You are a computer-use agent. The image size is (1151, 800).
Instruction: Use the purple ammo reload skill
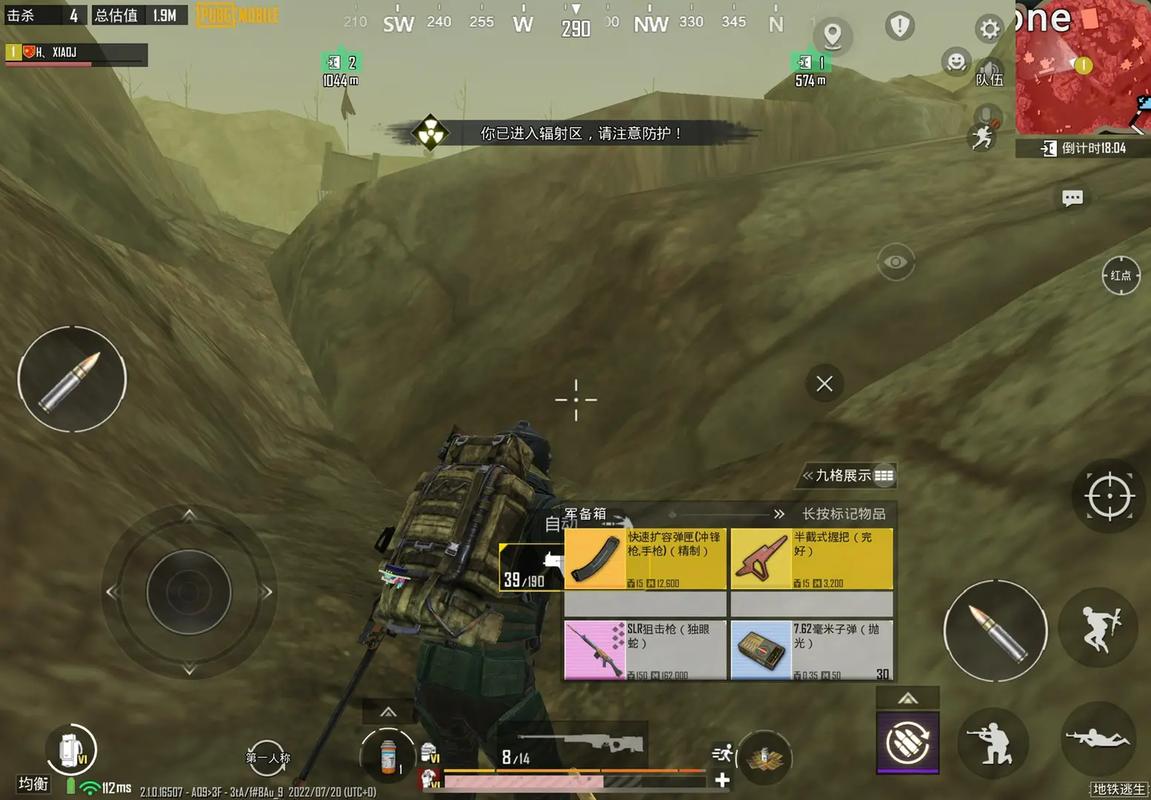pyautogui.click(x=908, y=742)
